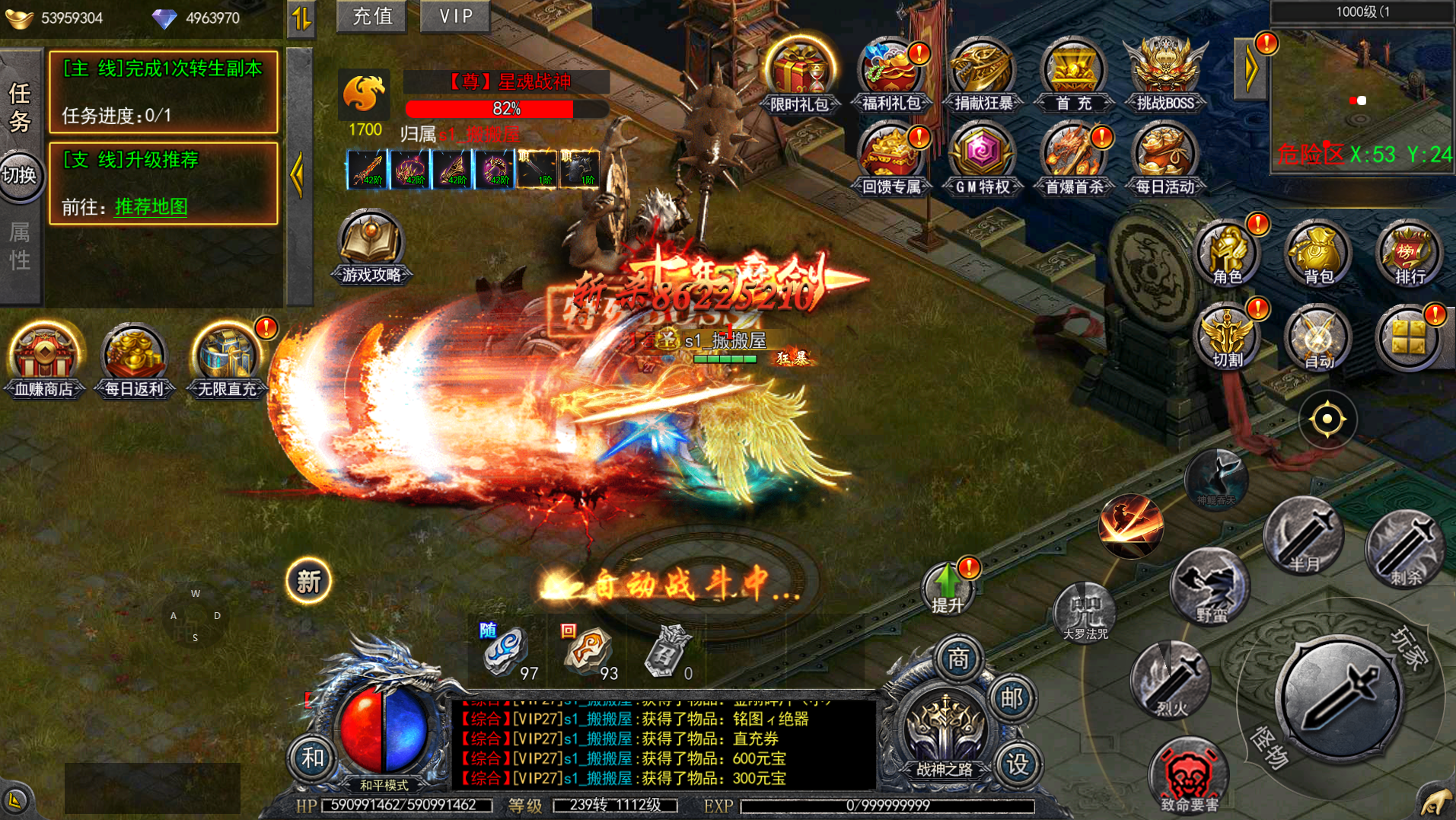Click the minimap in the corner
Image resolution: width=1456 pixels, height=820 pixels.
(x=1362, y=99)
